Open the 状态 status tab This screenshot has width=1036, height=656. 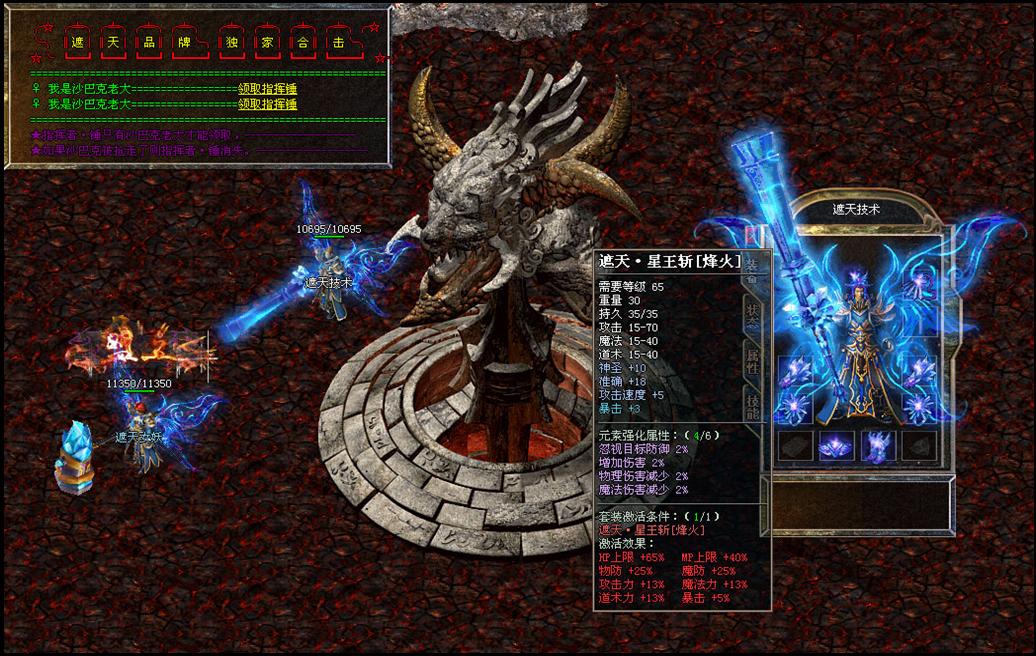(x=752, y=314)
